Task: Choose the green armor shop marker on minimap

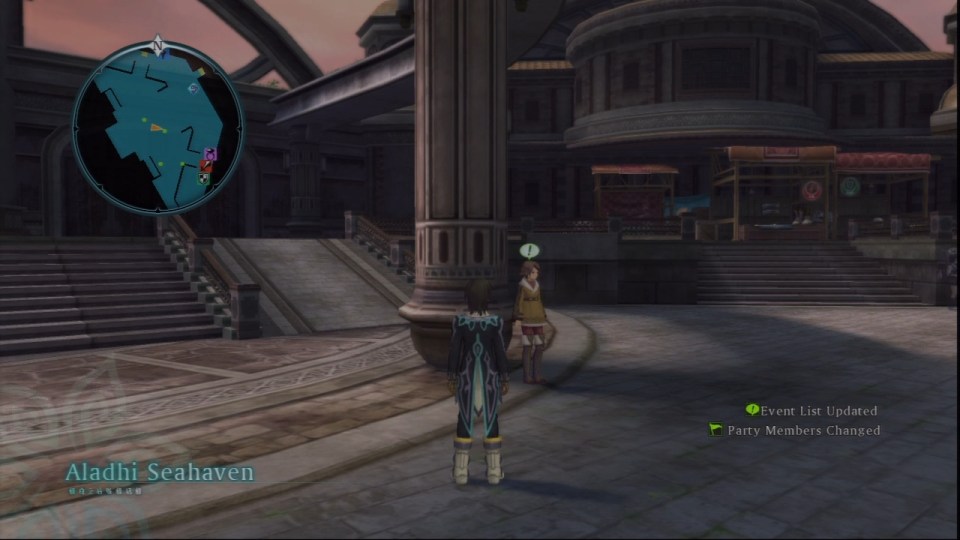Action: (x=204, y=178)
